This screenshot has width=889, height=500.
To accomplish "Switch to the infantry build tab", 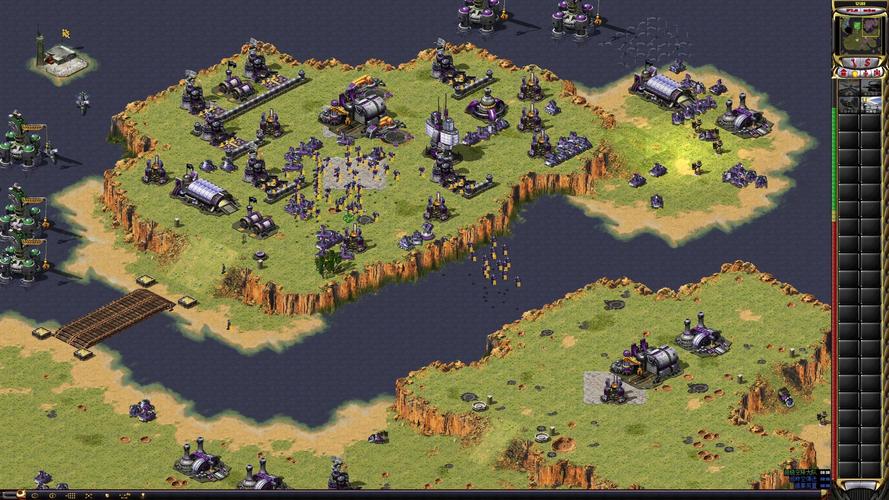I will pos(866,73).
